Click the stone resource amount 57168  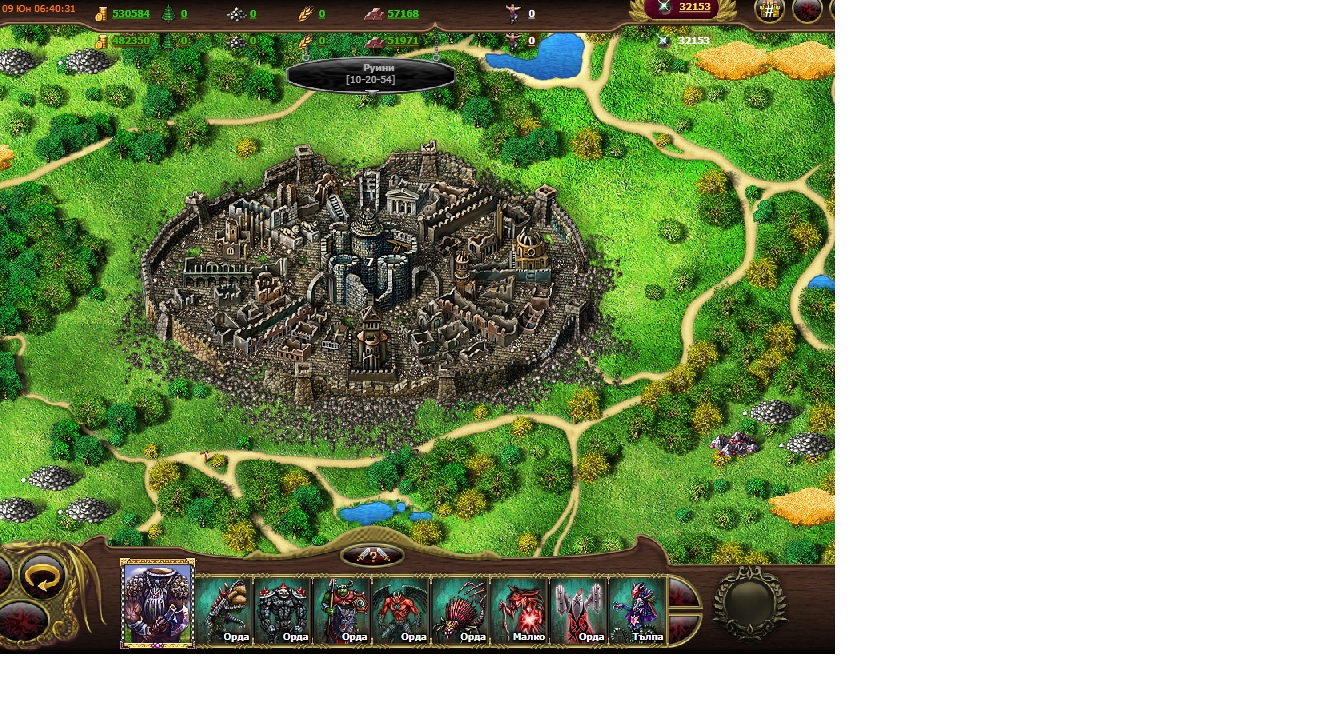pos(403,14)
